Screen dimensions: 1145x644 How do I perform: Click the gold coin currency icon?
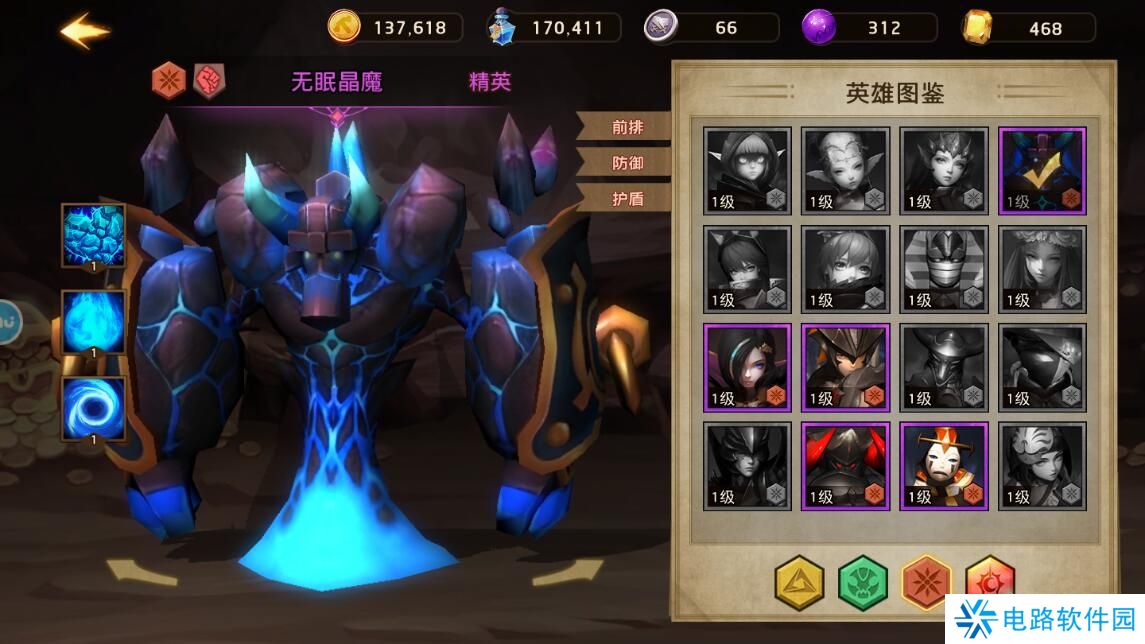pyautogui.click(x=344, y=27)
